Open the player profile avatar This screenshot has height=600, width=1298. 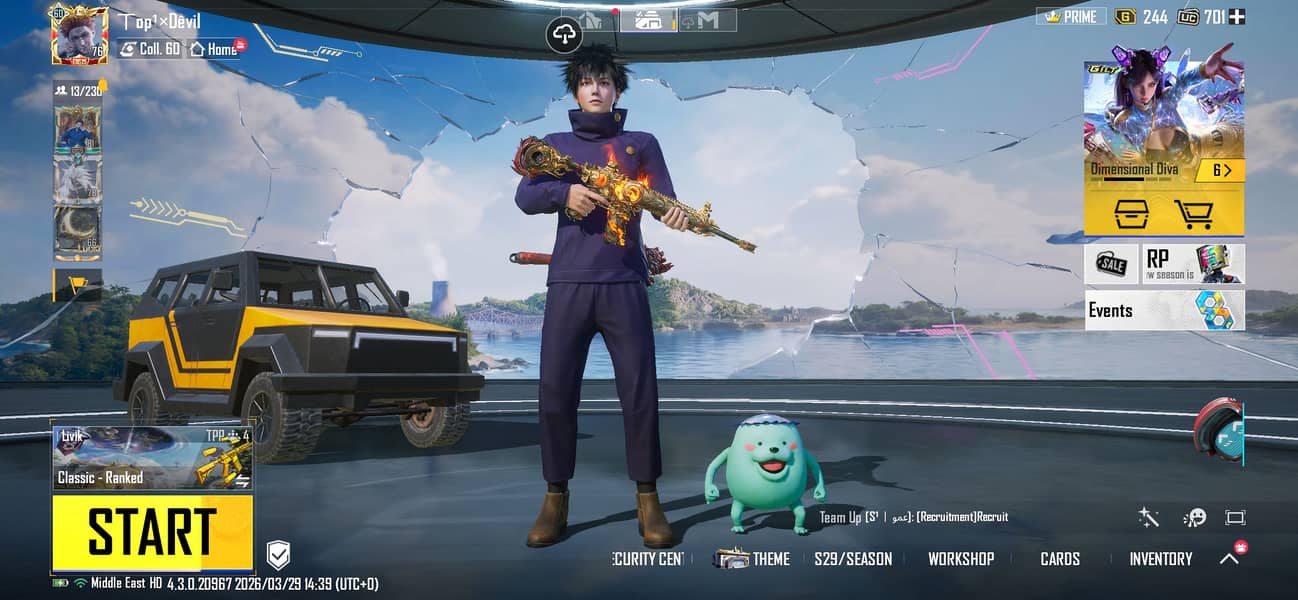[79, 35]
